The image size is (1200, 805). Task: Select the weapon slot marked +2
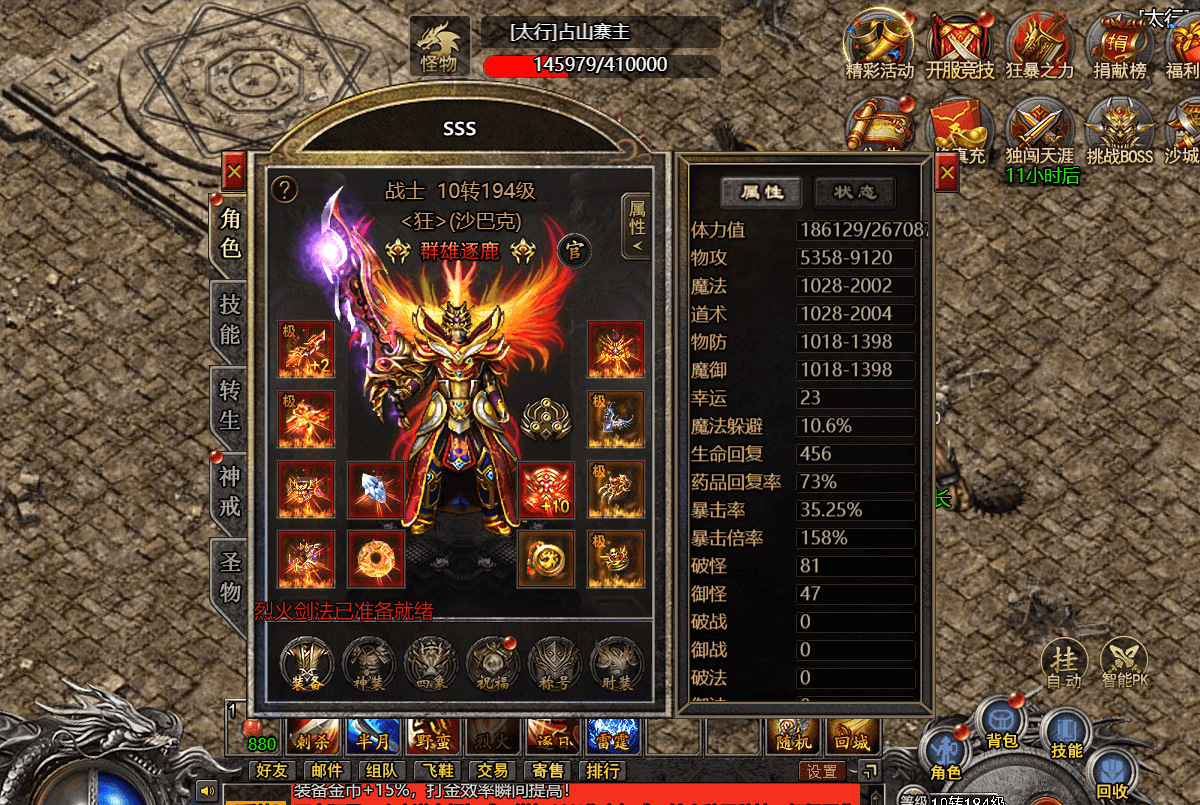(306, 350)
